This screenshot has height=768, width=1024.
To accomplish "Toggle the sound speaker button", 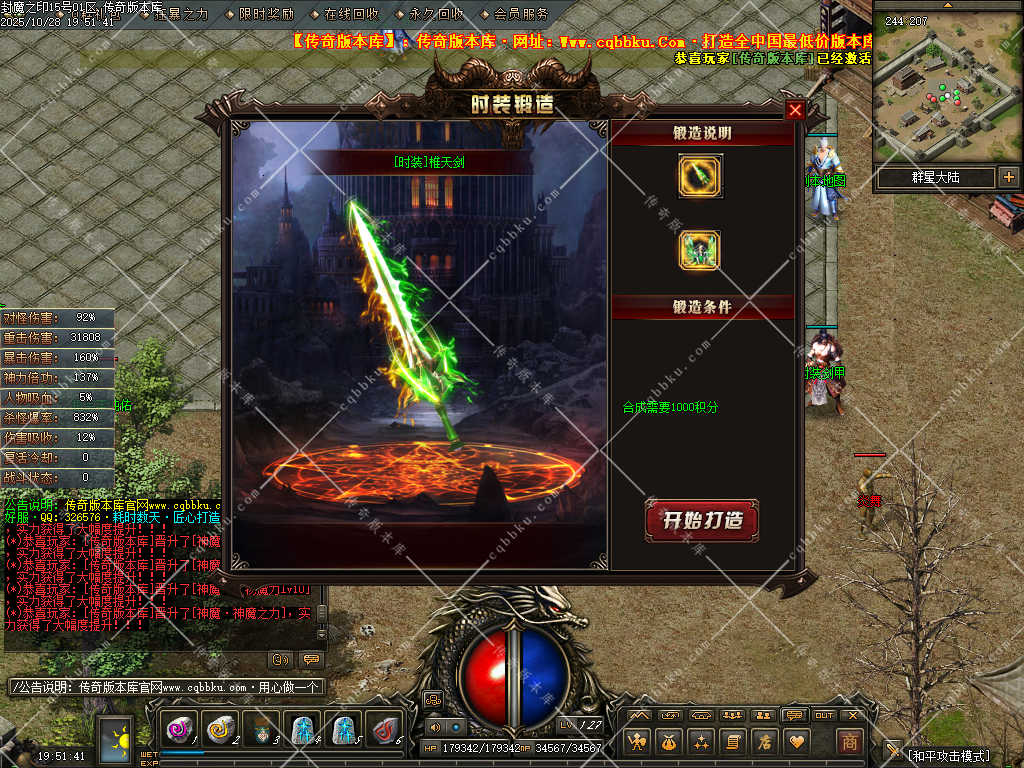I will tap(435, 727).
